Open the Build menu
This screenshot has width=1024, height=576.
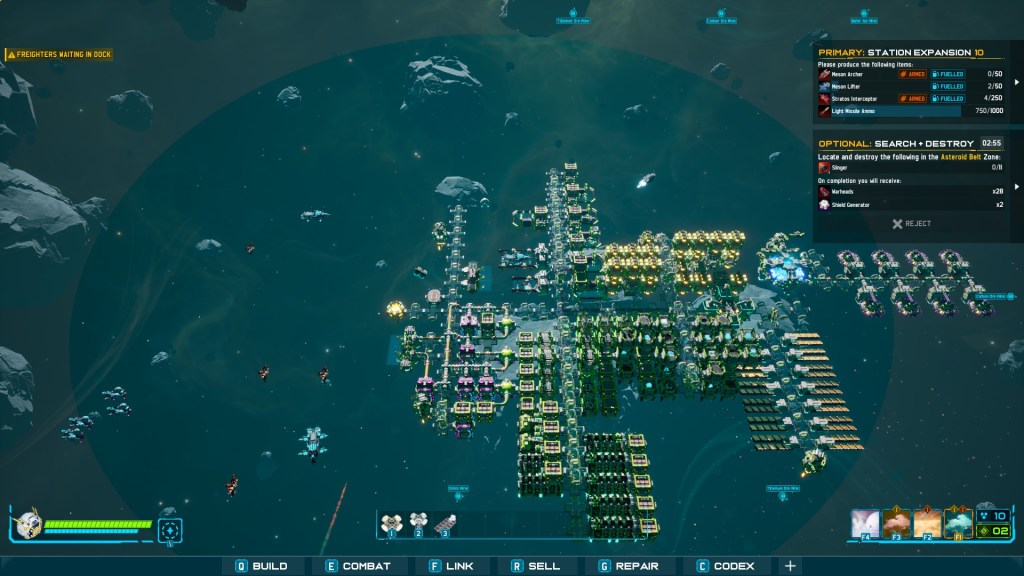pos(262,566)
